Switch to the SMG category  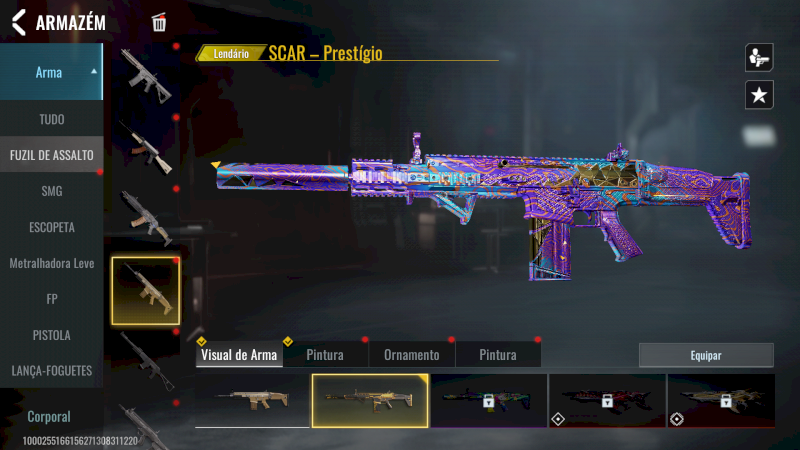(51, 191)
